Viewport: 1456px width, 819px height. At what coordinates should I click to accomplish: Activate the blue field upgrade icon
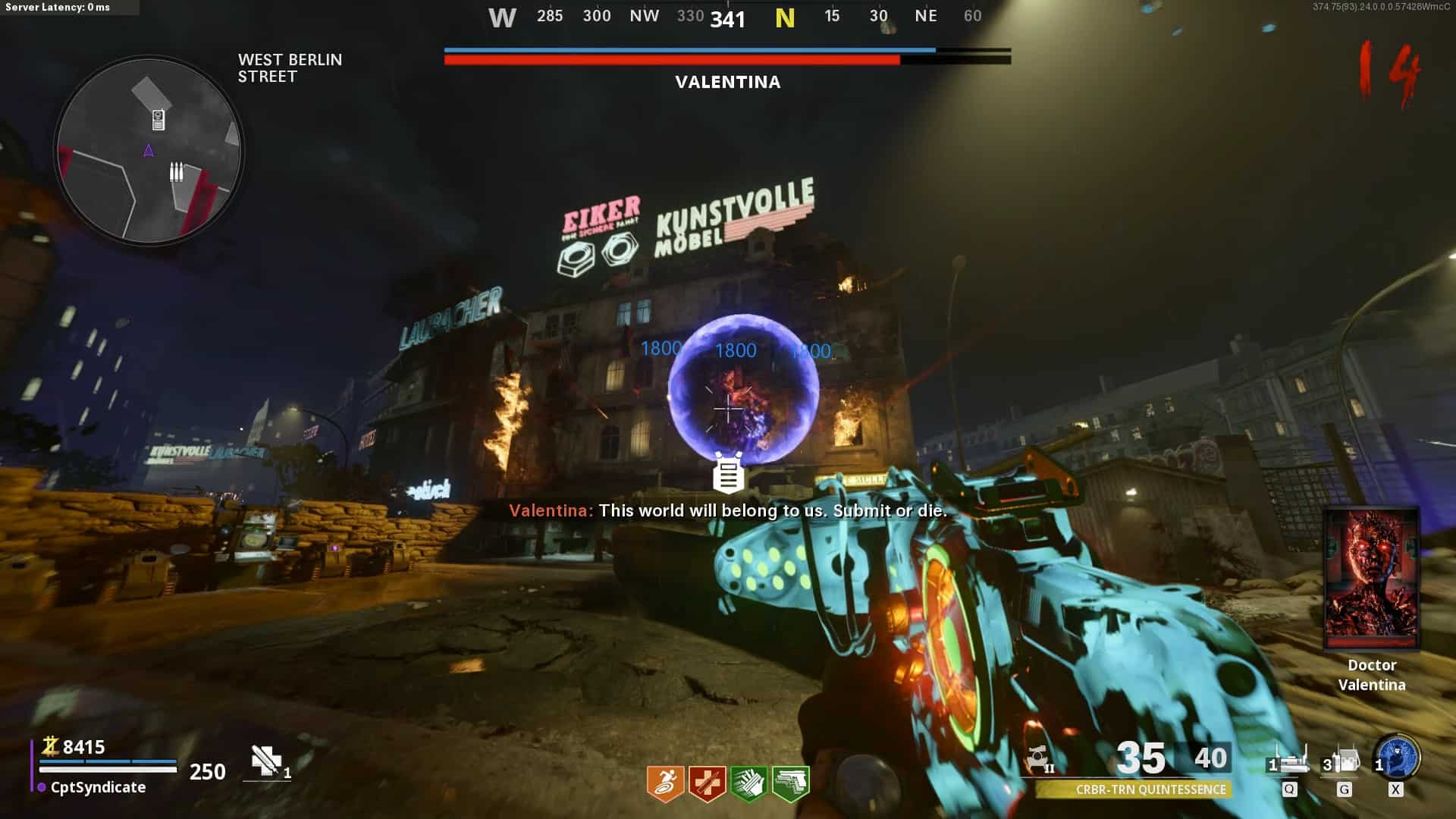[x=1398, y=757]
